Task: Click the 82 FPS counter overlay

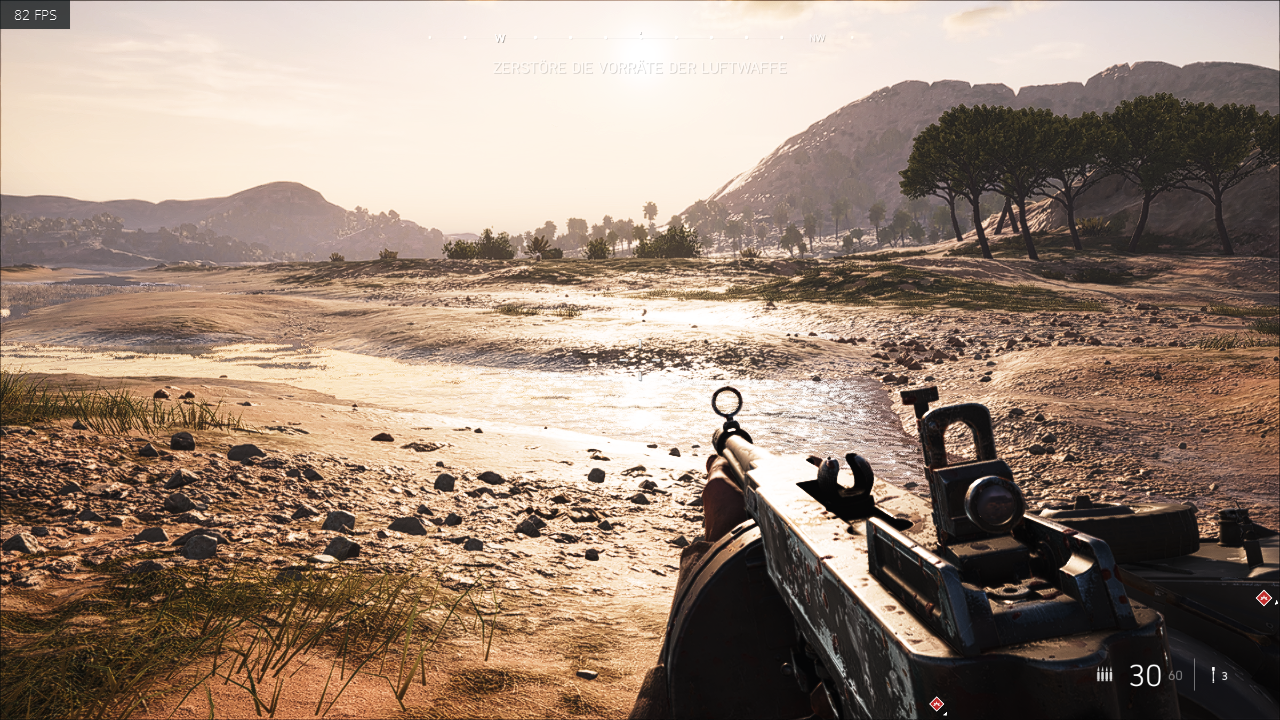Action: click(34, 14)
